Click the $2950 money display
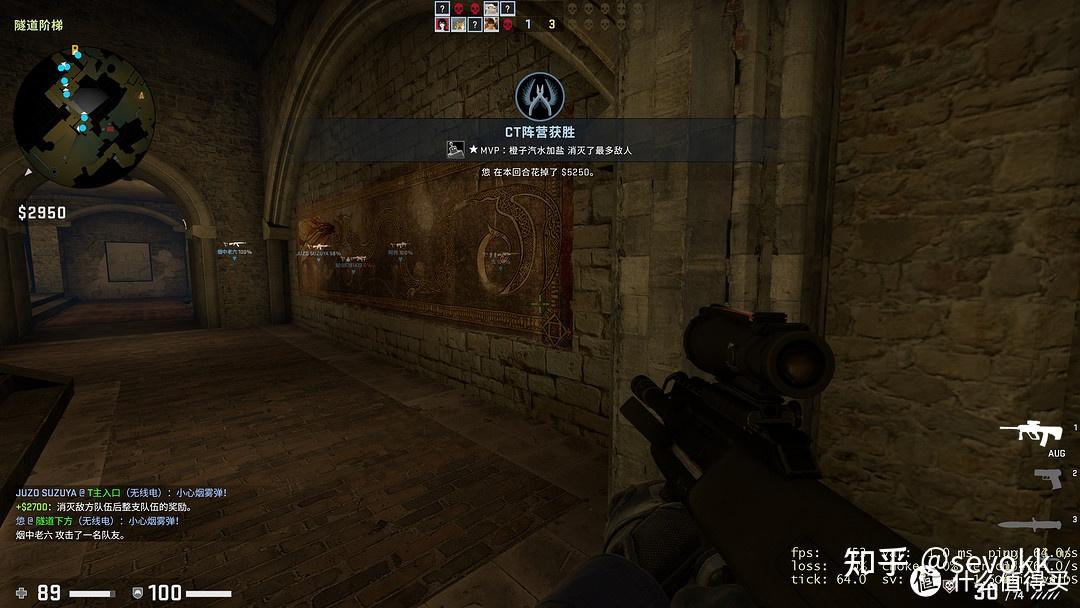The height and width of the screenshot is (608, 1080). pyautogui.click(x=42, y=212)
